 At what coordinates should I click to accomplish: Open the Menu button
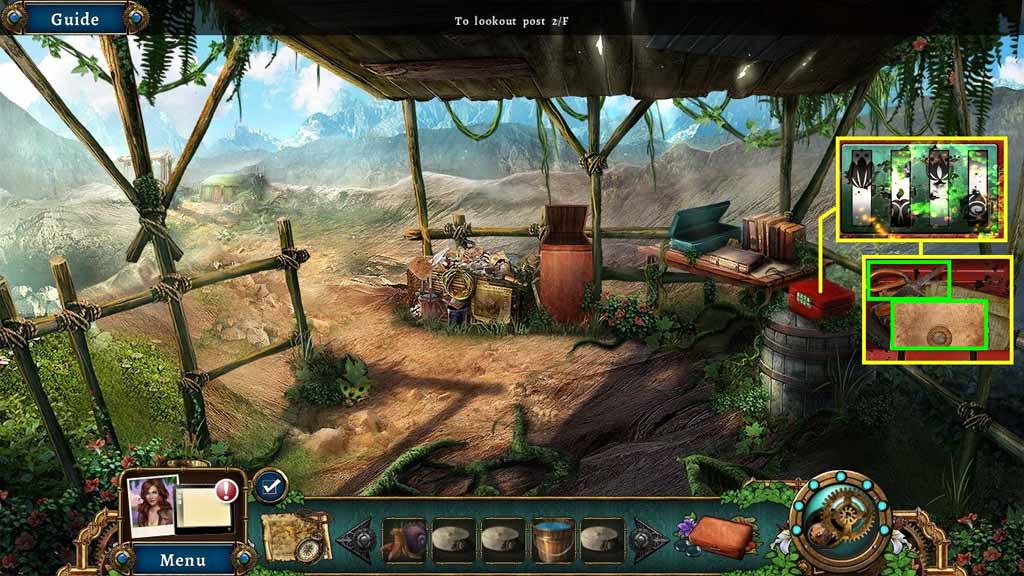coord(183,559)
